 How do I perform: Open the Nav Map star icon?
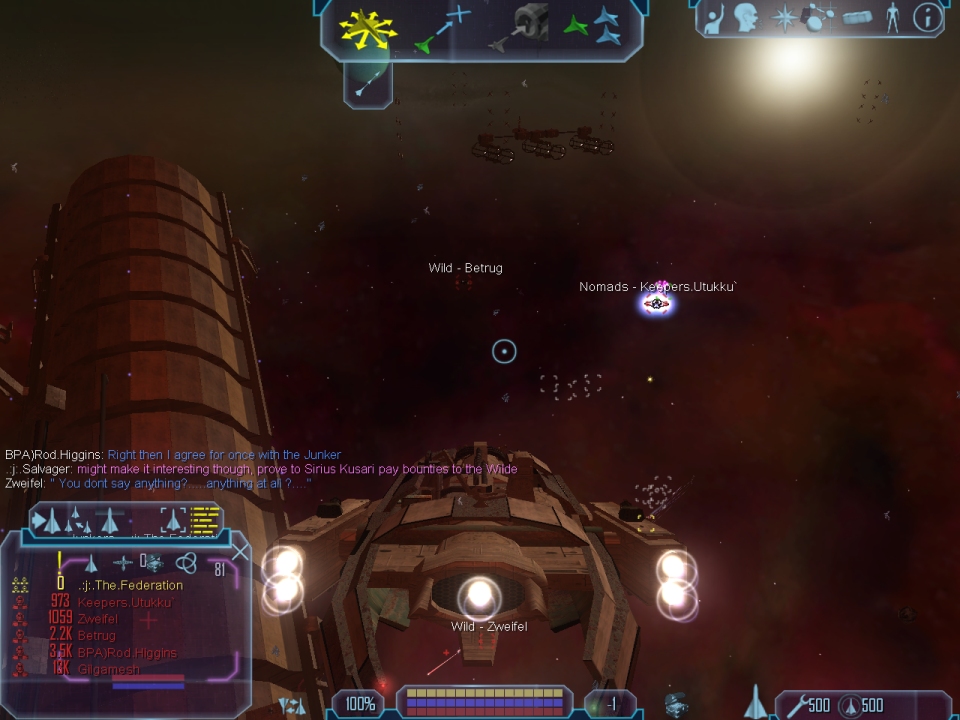tap(784, 18)
